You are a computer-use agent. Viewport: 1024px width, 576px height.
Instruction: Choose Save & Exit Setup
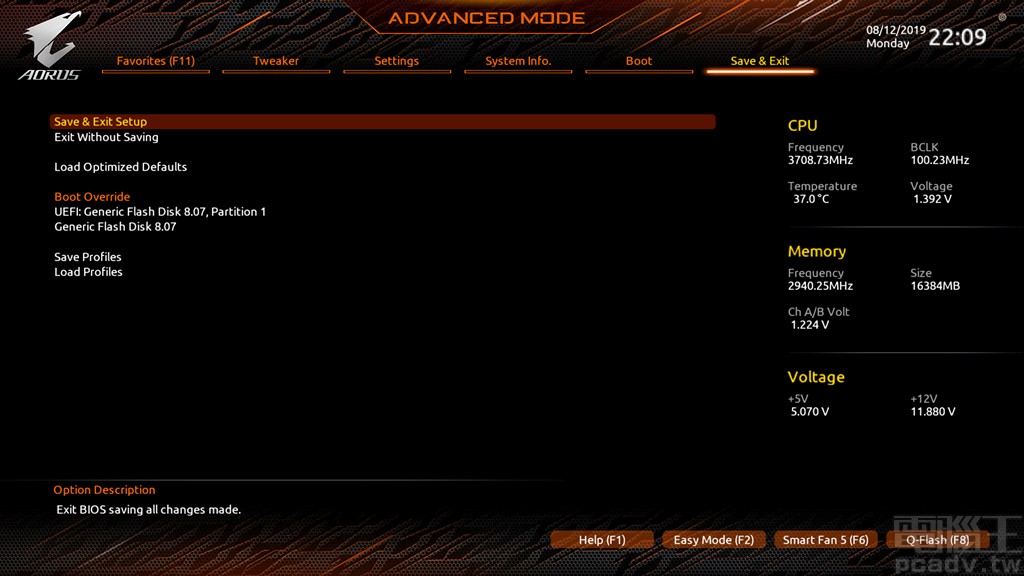coord(101,122)
